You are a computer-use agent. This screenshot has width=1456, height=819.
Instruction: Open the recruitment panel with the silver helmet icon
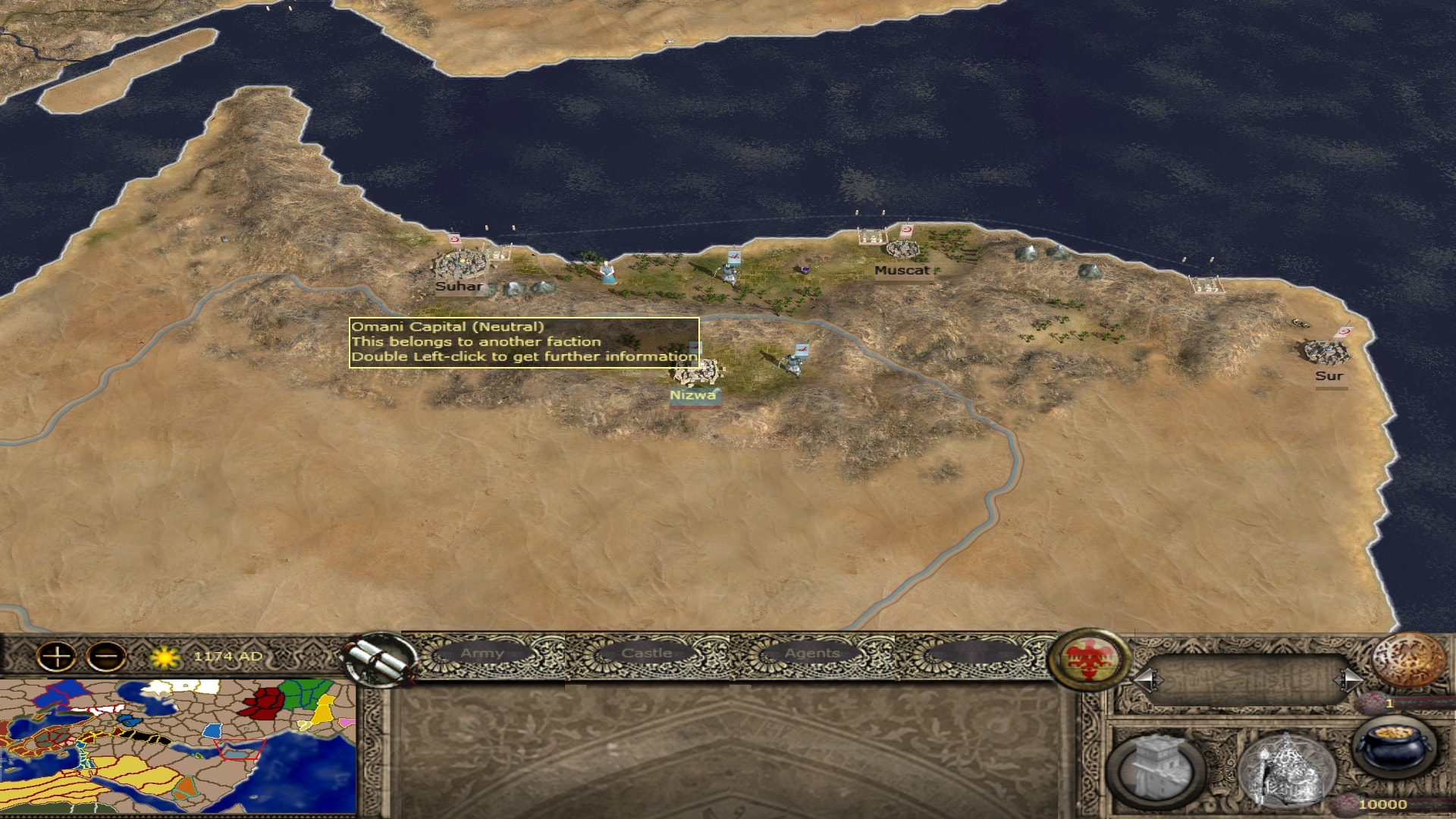[1285, 767]
